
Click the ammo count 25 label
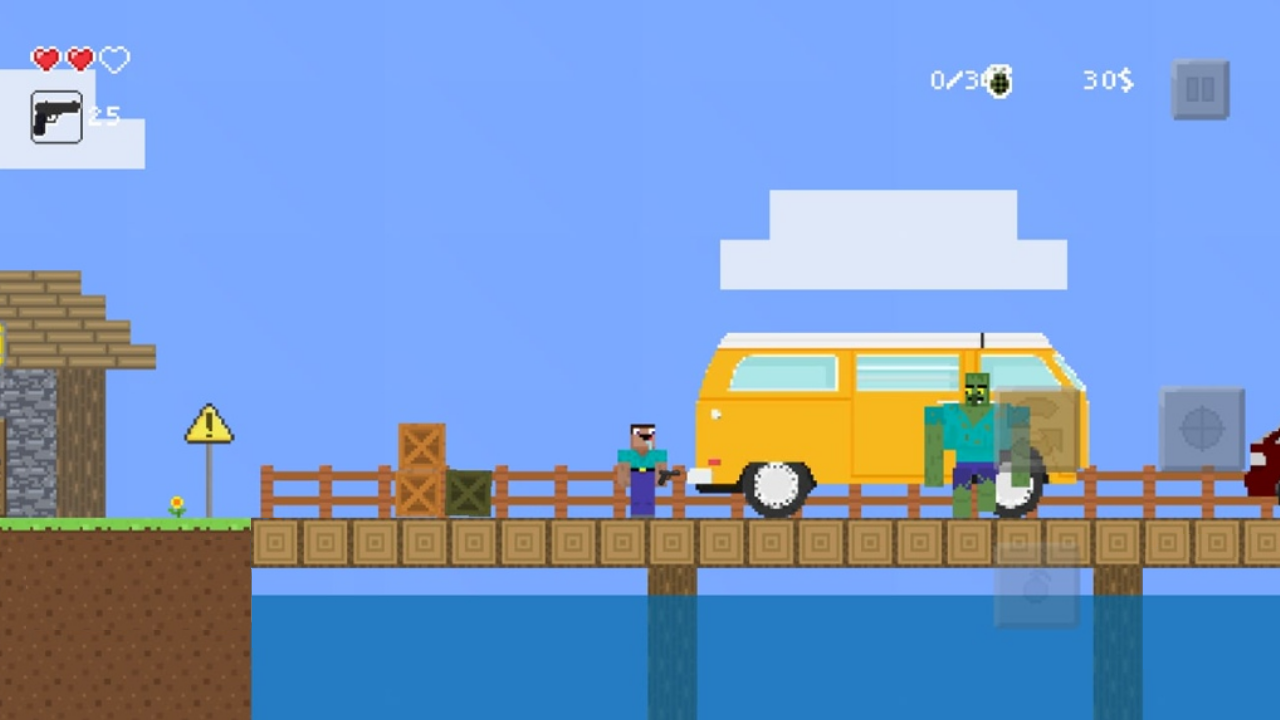(104, 117)
